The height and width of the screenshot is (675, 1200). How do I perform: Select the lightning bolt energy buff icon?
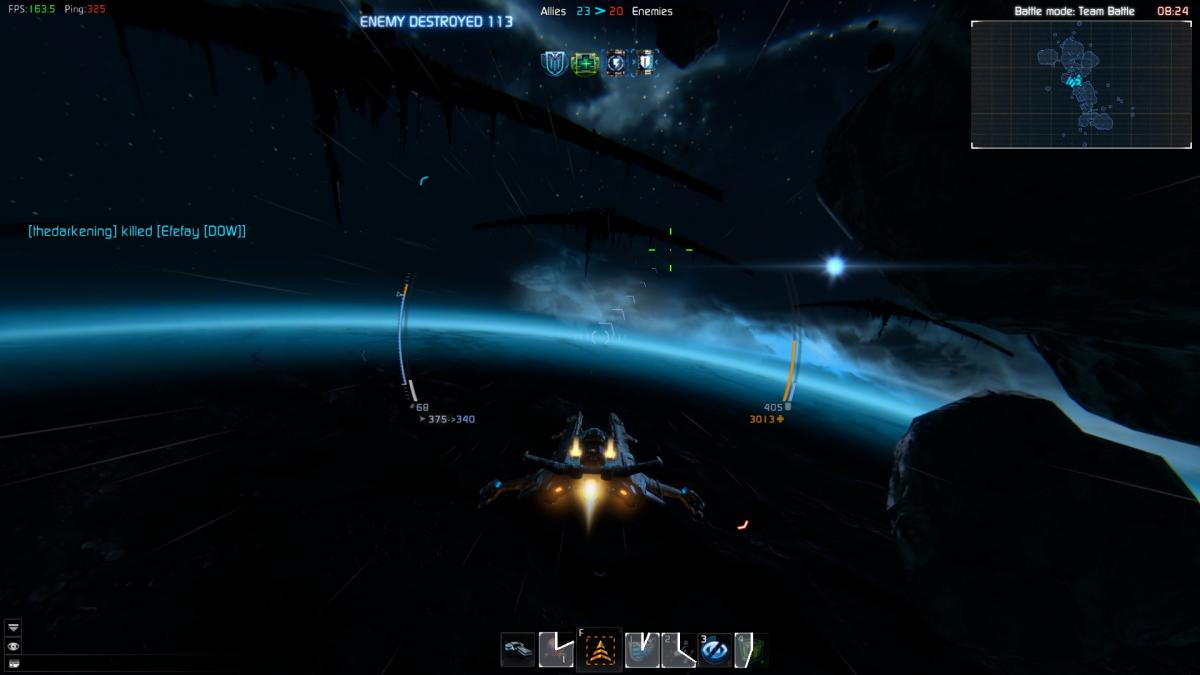click(x=617, y=63)
